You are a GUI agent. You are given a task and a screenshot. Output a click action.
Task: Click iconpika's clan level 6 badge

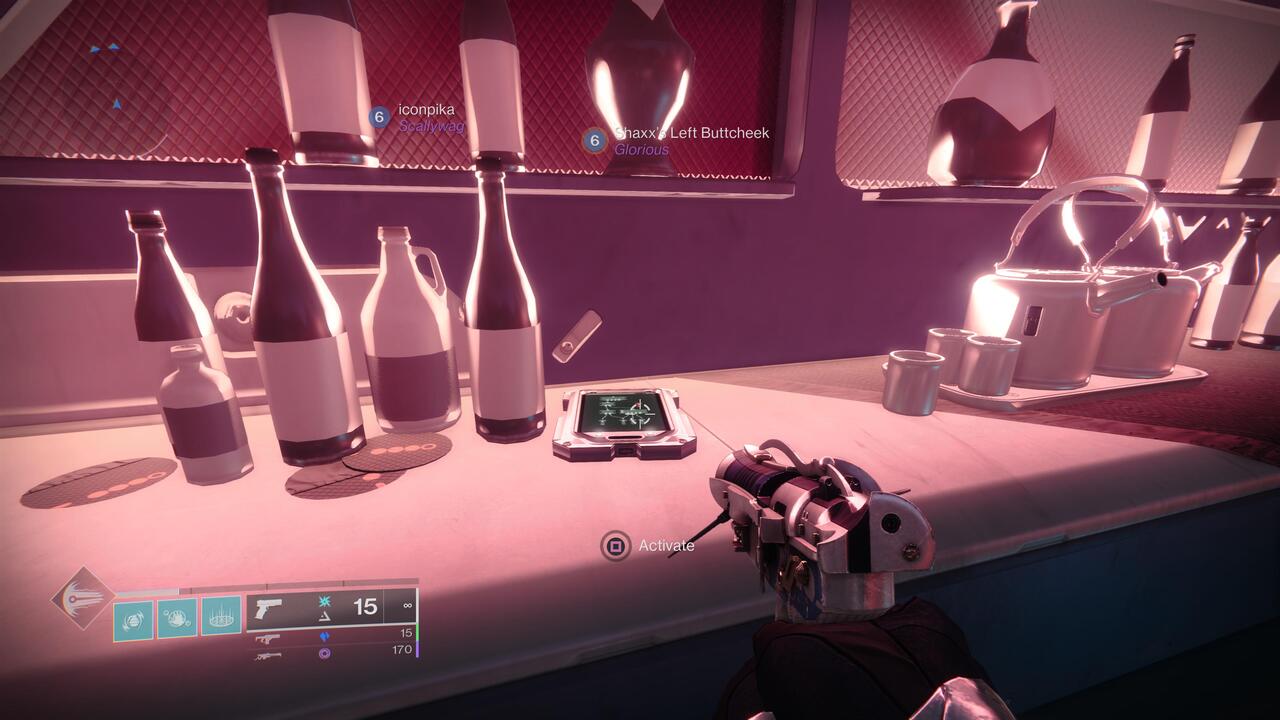point(378,116)
